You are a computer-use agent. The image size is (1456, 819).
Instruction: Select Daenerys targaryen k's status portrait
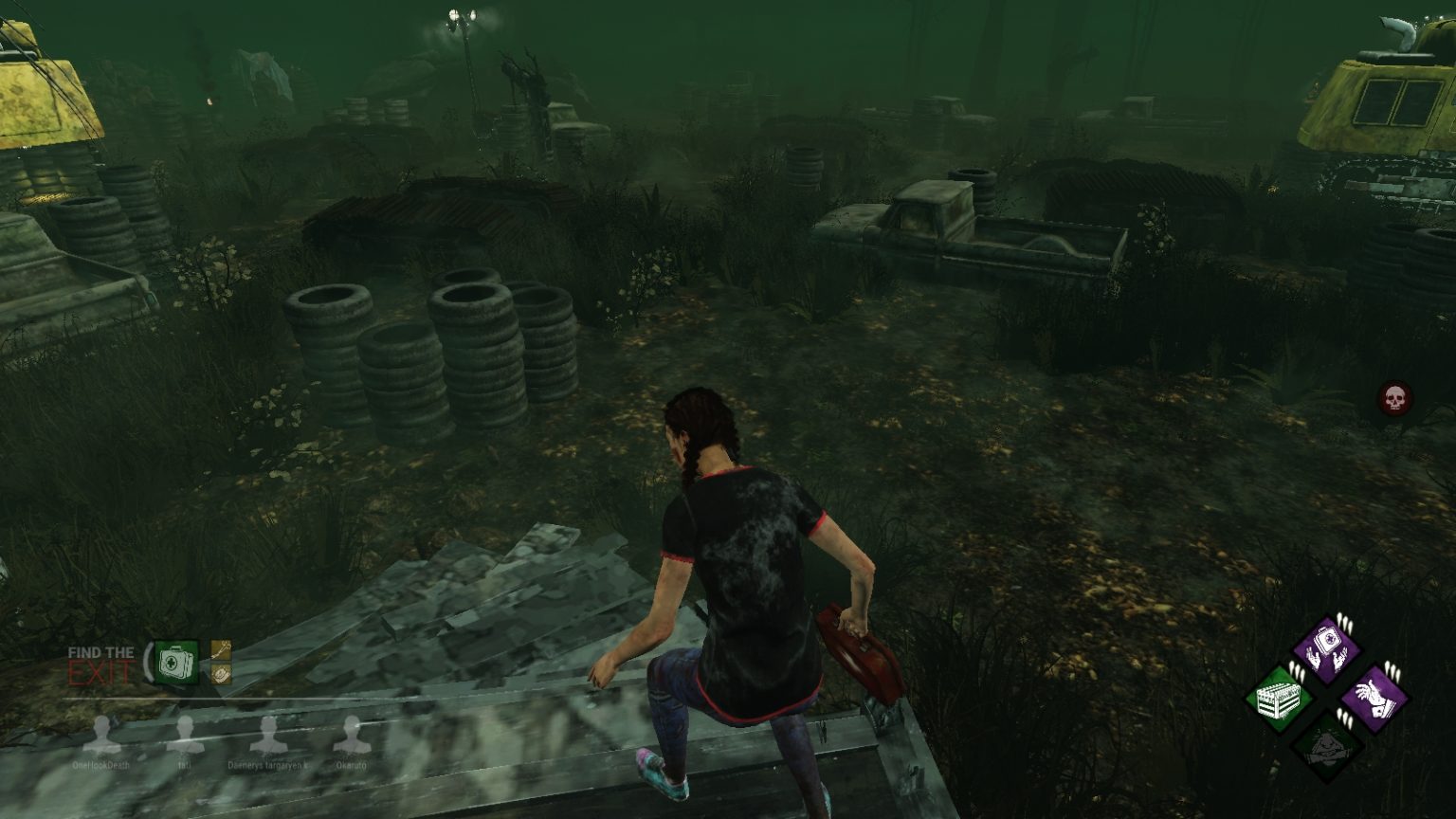point(268,735)
